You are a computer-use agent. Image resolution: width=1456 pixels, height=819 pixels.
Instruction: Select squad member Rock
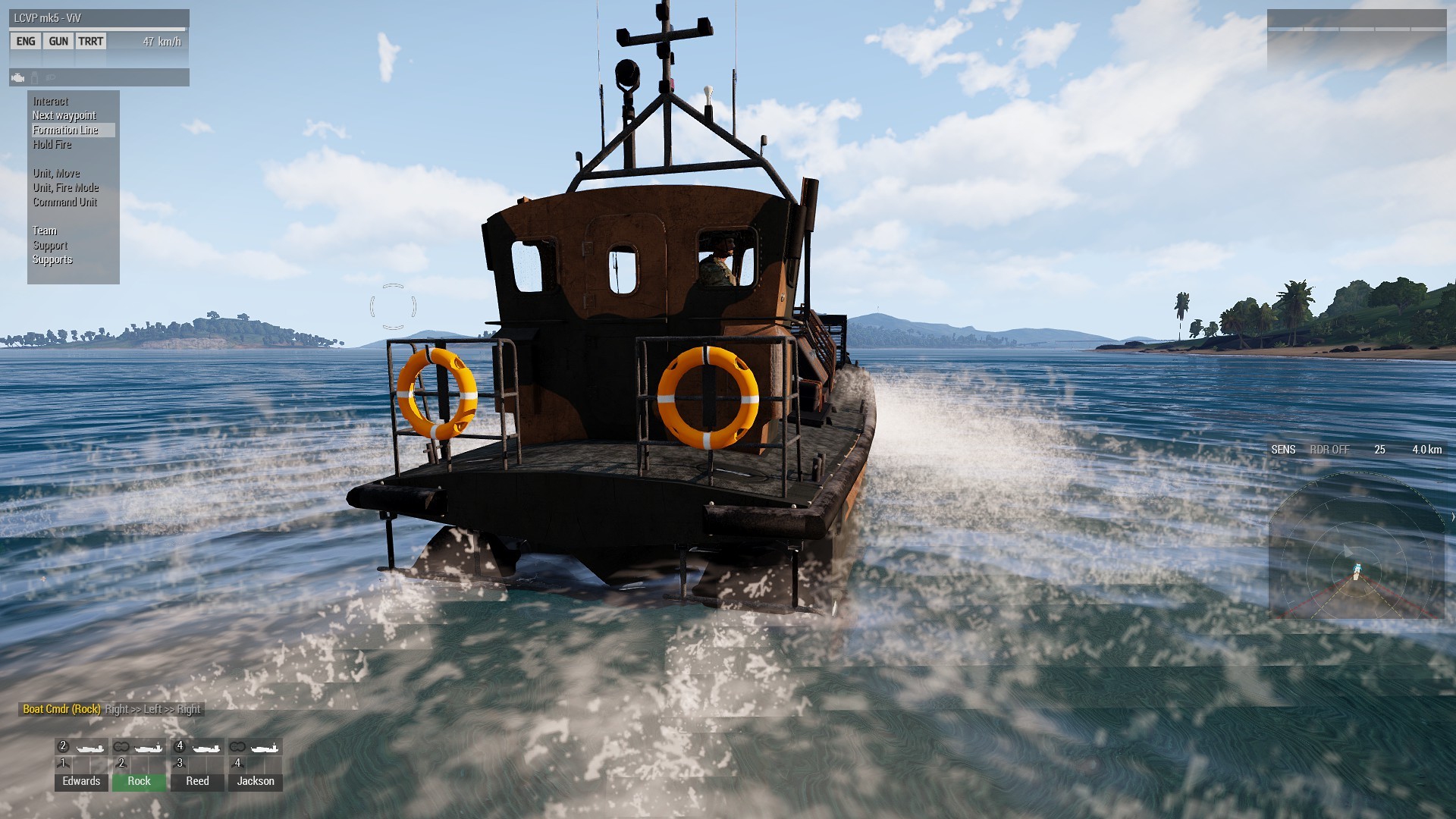(139, 781)
